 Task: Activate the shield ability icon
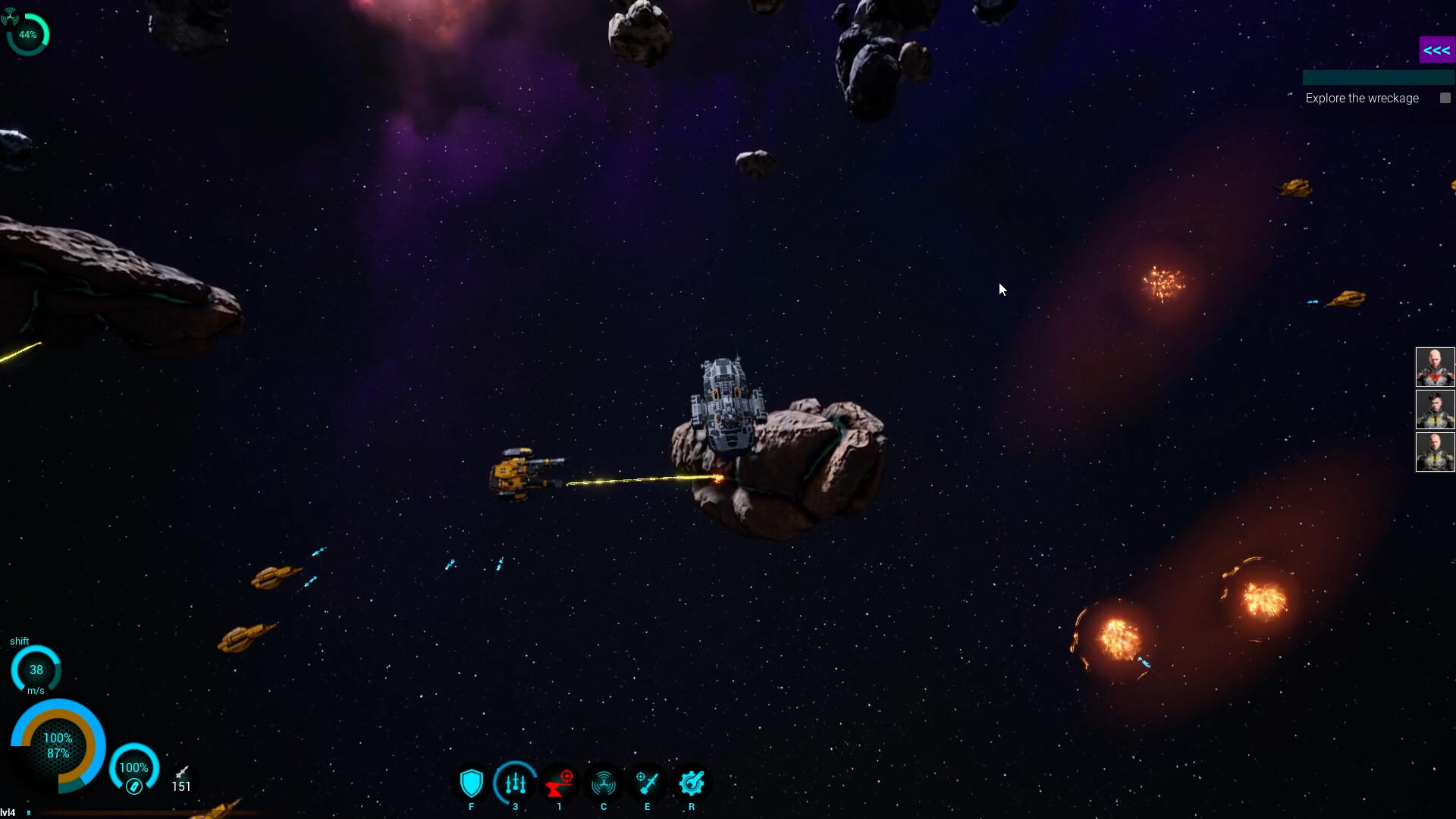[x=471, y=783]
